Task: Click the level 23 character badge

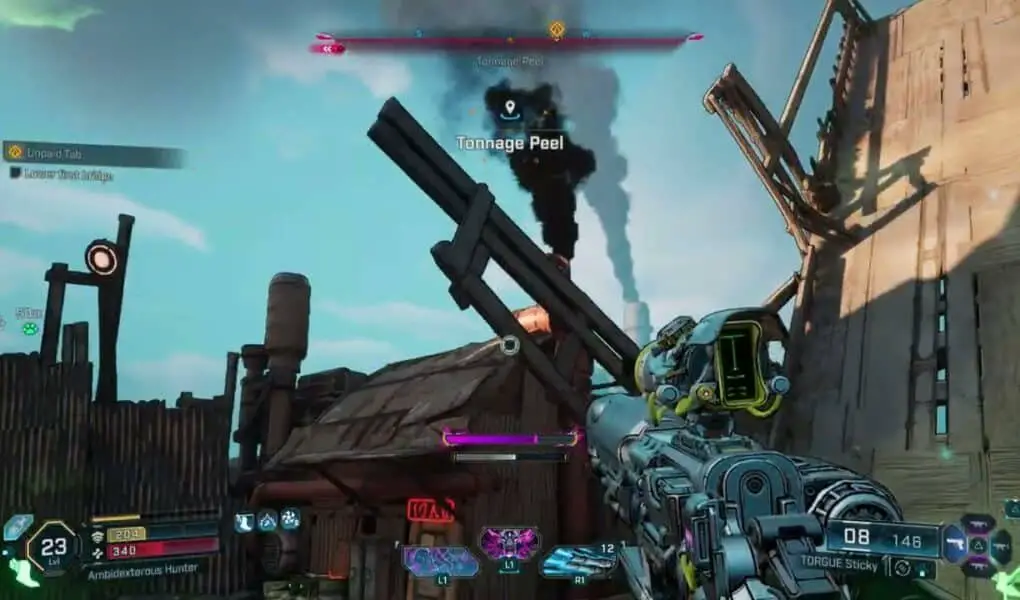Action: pyautogui.click(x=52, y=547)
